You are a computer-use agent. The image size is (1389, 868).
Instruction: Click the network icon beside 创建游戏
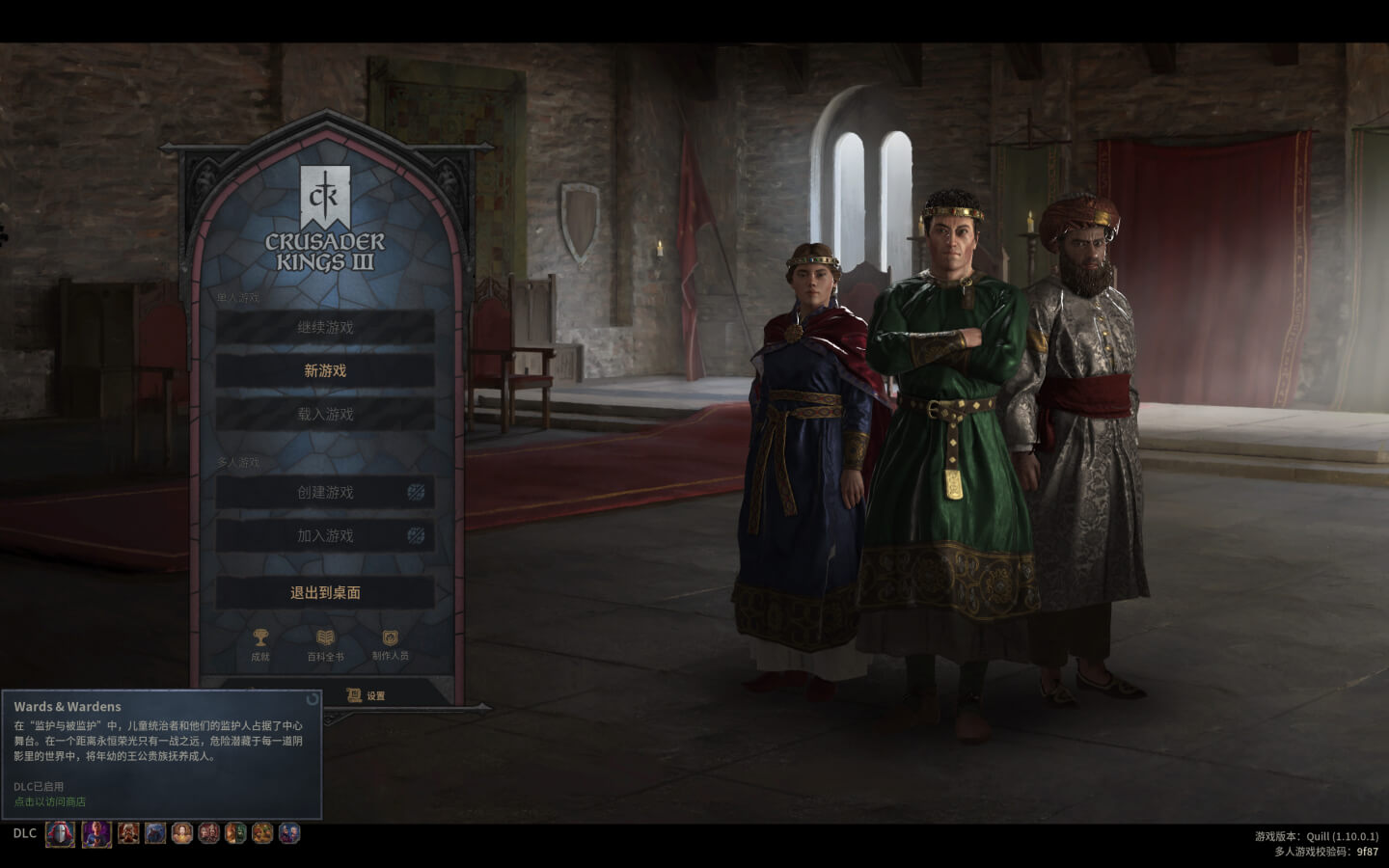point(415,492)
